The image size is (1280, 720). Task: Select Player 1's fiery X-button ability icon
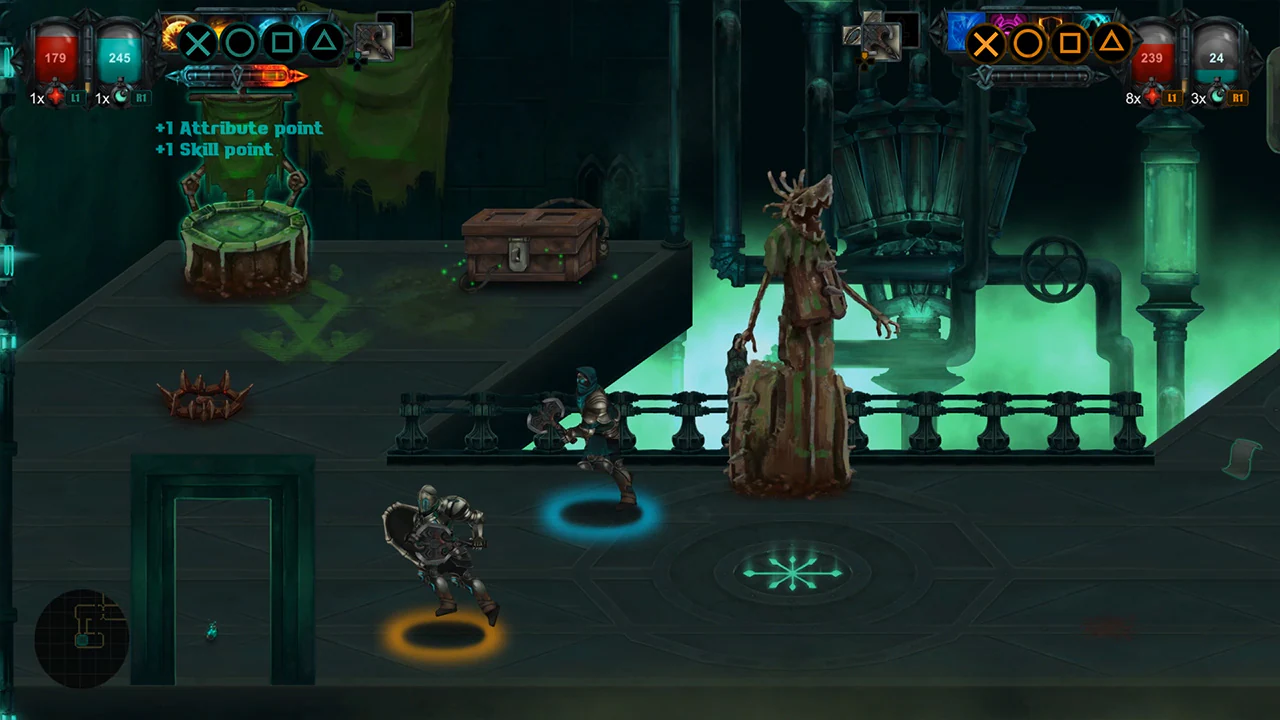pyautogui.click(x=197, y=42)
